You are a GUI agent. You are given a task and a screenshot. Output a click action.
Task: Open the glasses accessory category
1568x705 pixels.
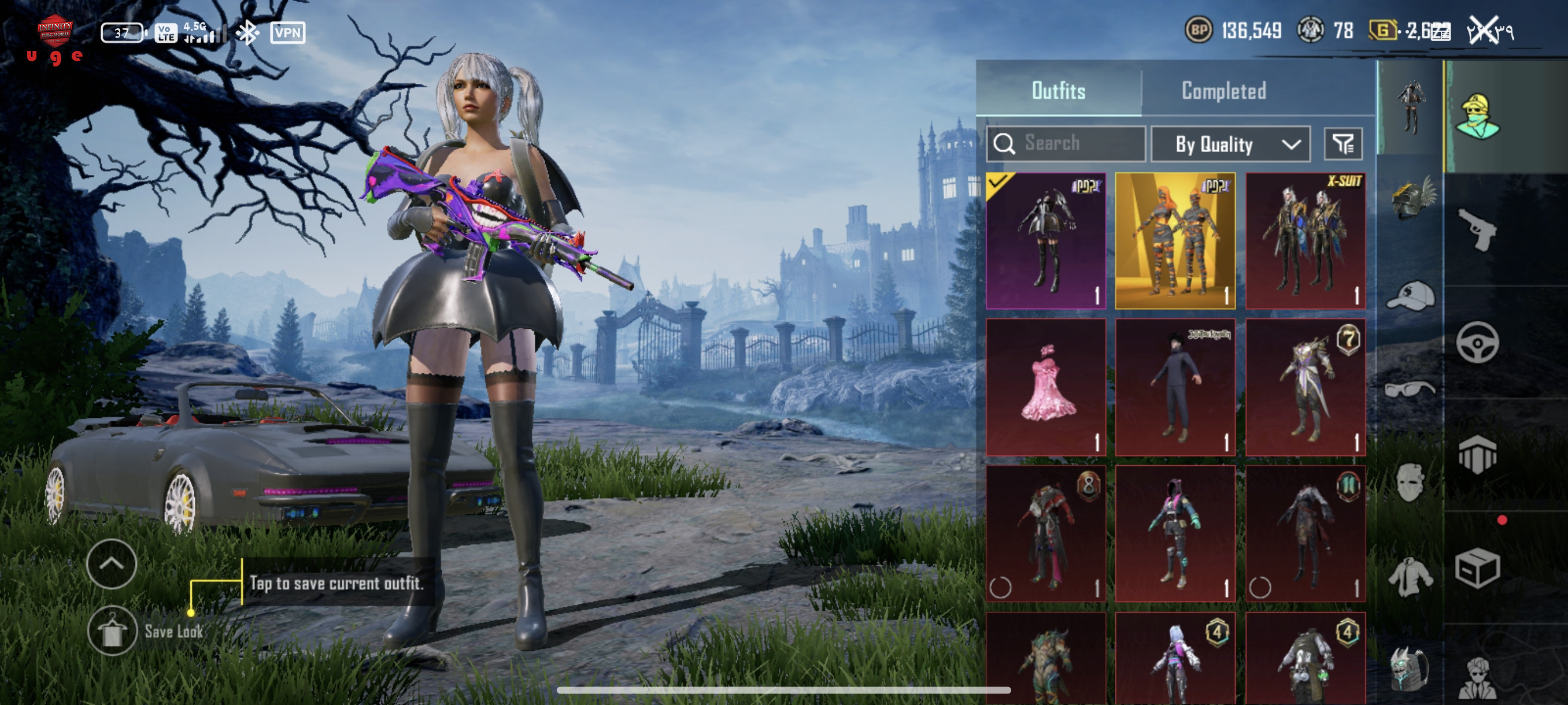click(1410, 388)
